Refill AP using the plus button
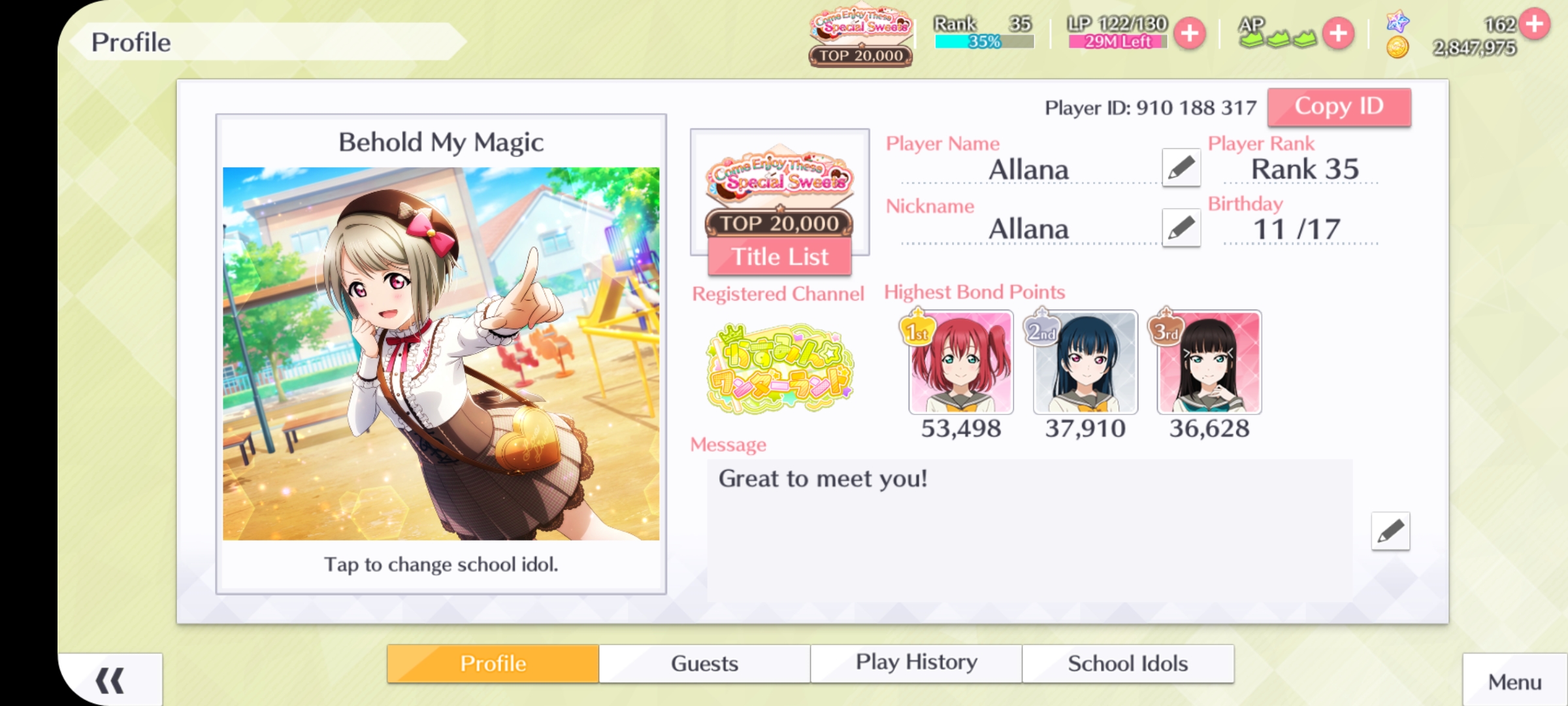This screenshot has width=1568, height=706. click(x=1338, y=33)
